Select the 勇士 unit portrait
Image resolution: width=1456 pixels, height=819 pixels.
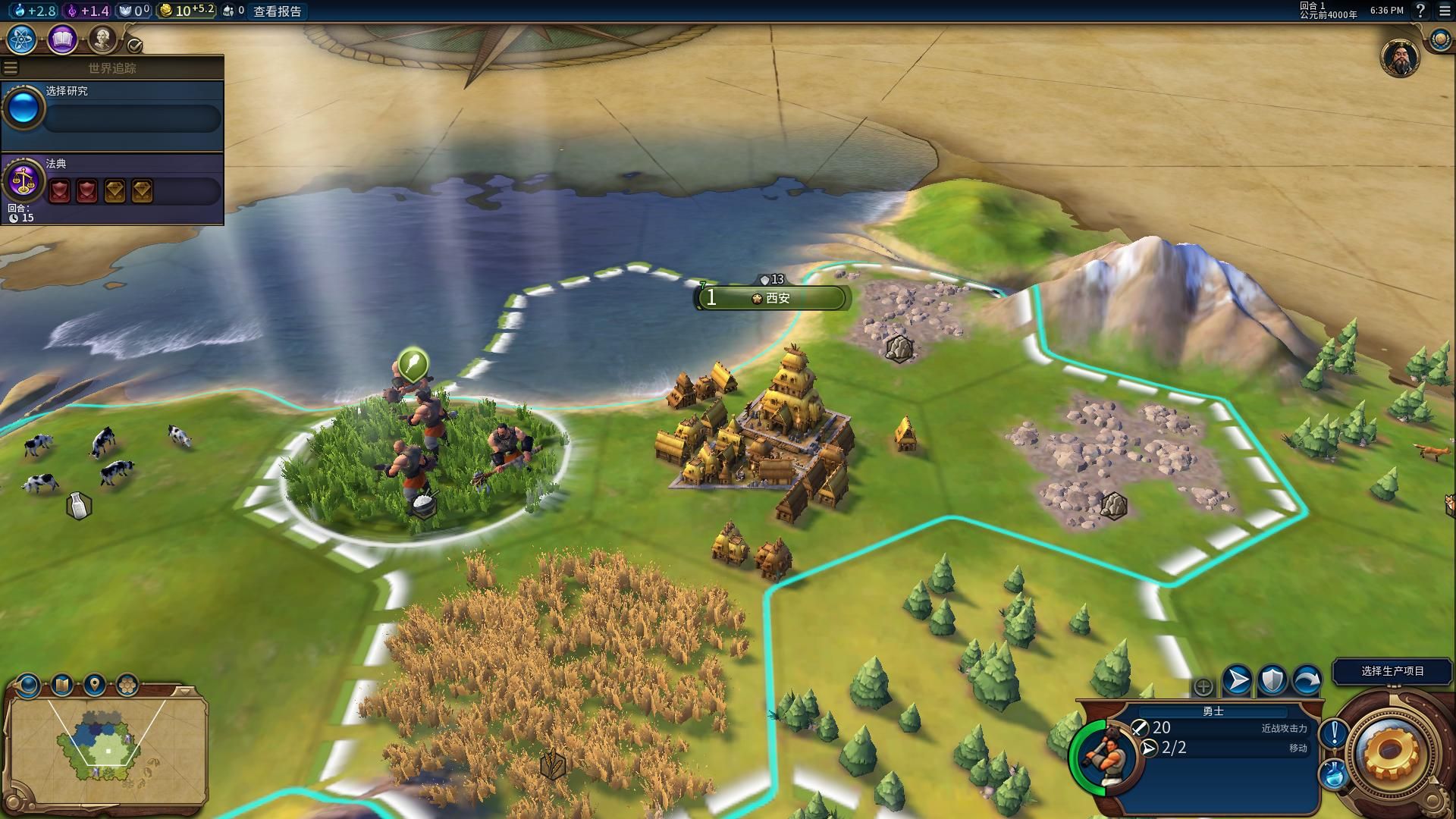click(1104, 755)
